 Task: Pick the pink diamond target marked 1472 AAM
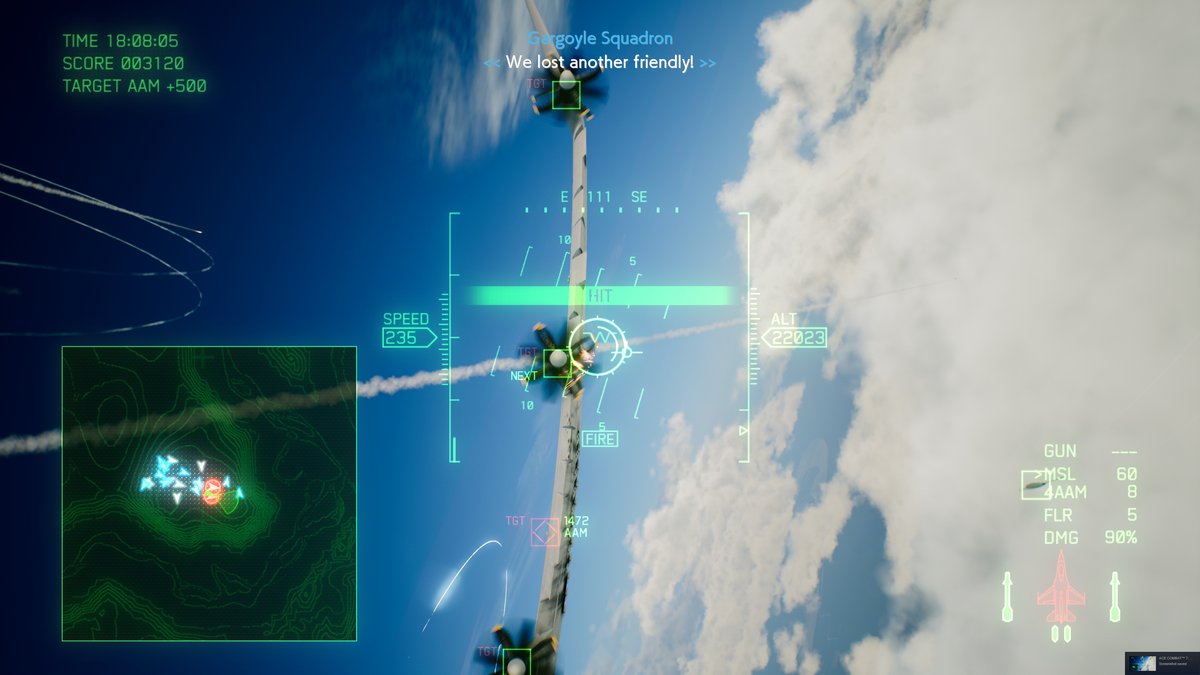(x=545, y=533)
